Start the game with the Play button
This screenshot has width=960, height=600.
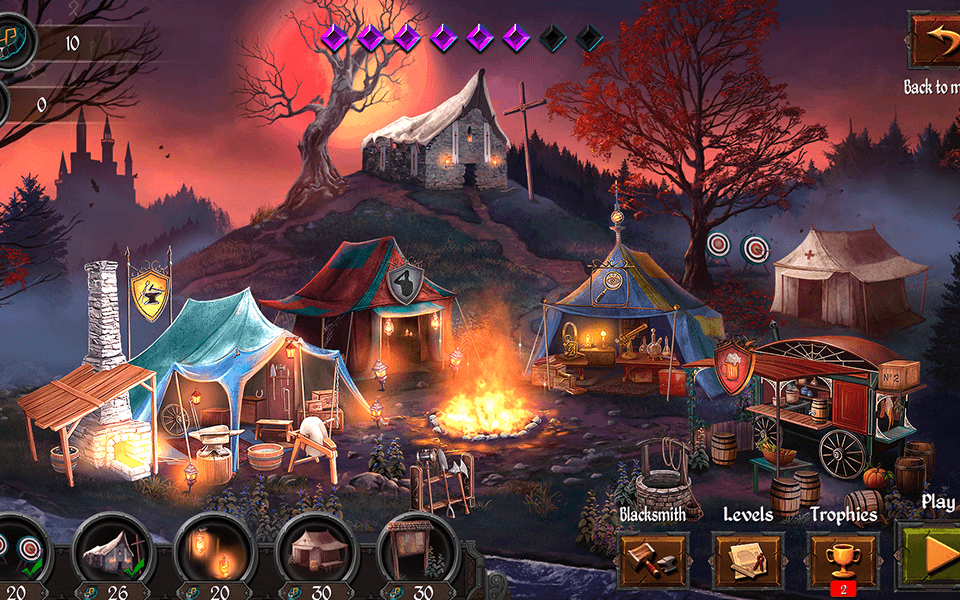point(930,554)
